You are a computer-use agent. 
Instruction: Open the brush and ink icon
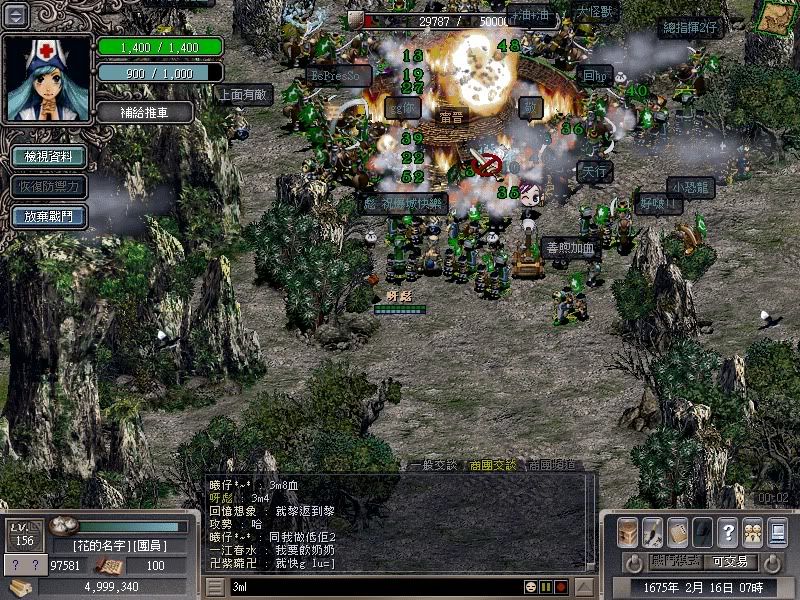pos(652,532)
